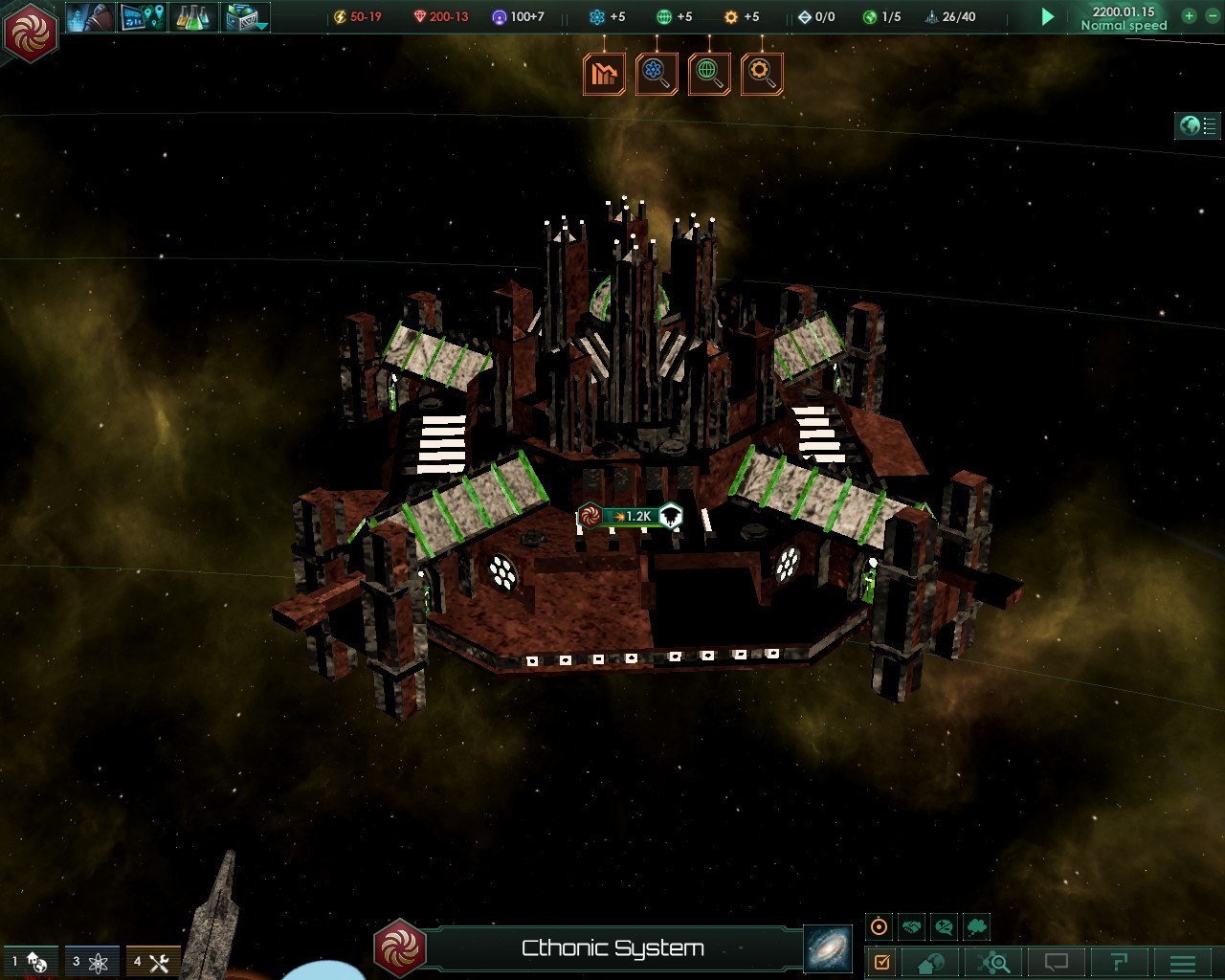The height and width of the screenshot is (980, 1225).
Task: Expand the planet list panel at the right edge
Action: [x=1197, y=125]
